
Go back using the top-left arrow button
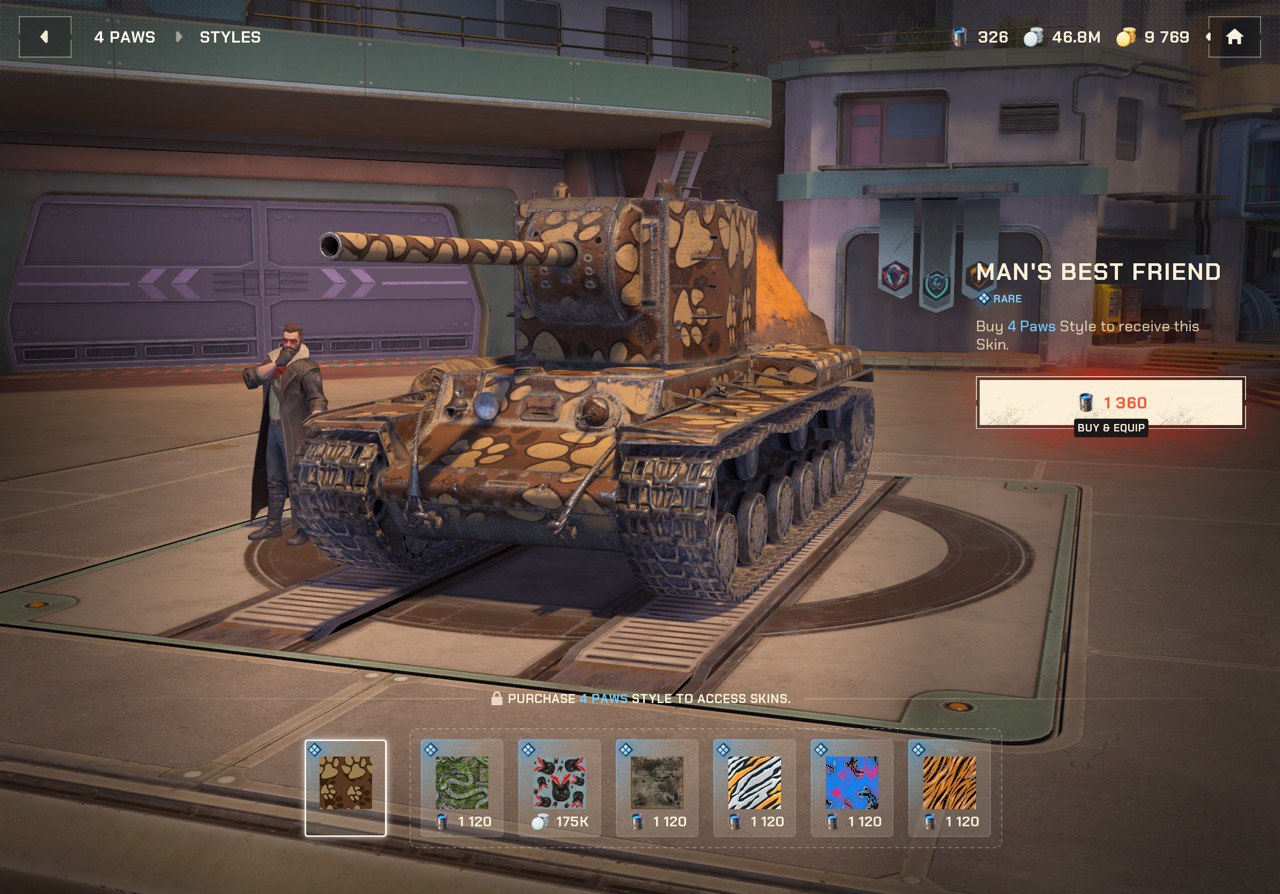(x=45, y=37)
